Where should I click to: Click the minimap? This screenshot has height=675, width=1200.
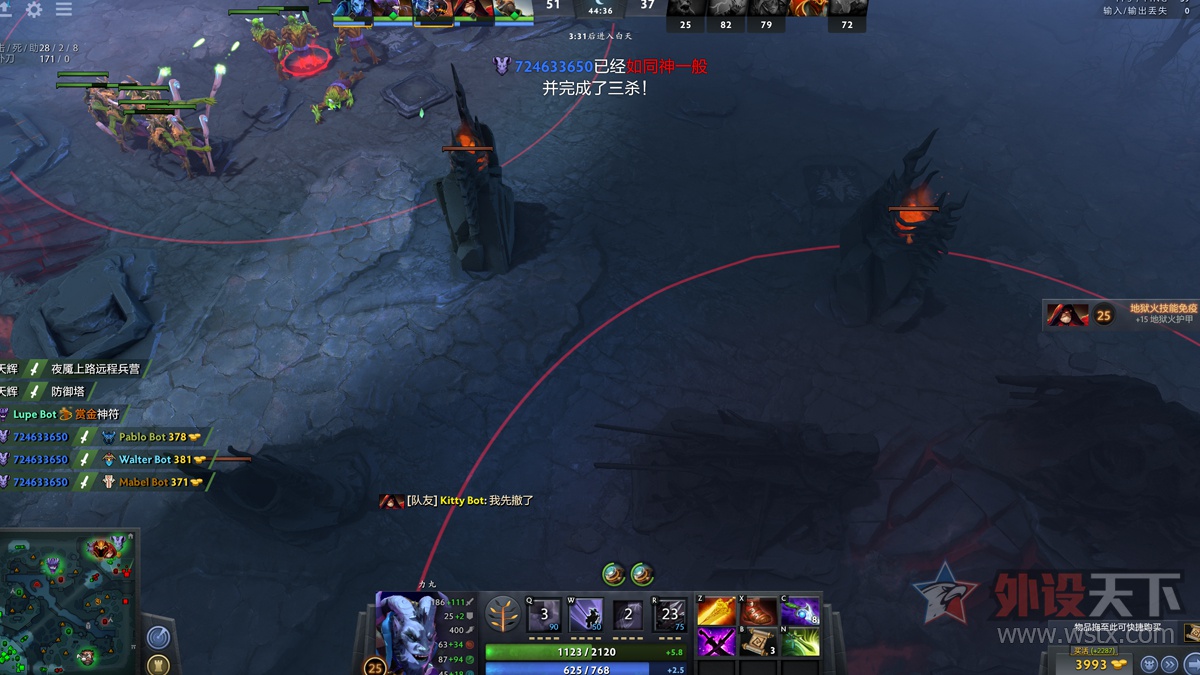pos(67,600)
